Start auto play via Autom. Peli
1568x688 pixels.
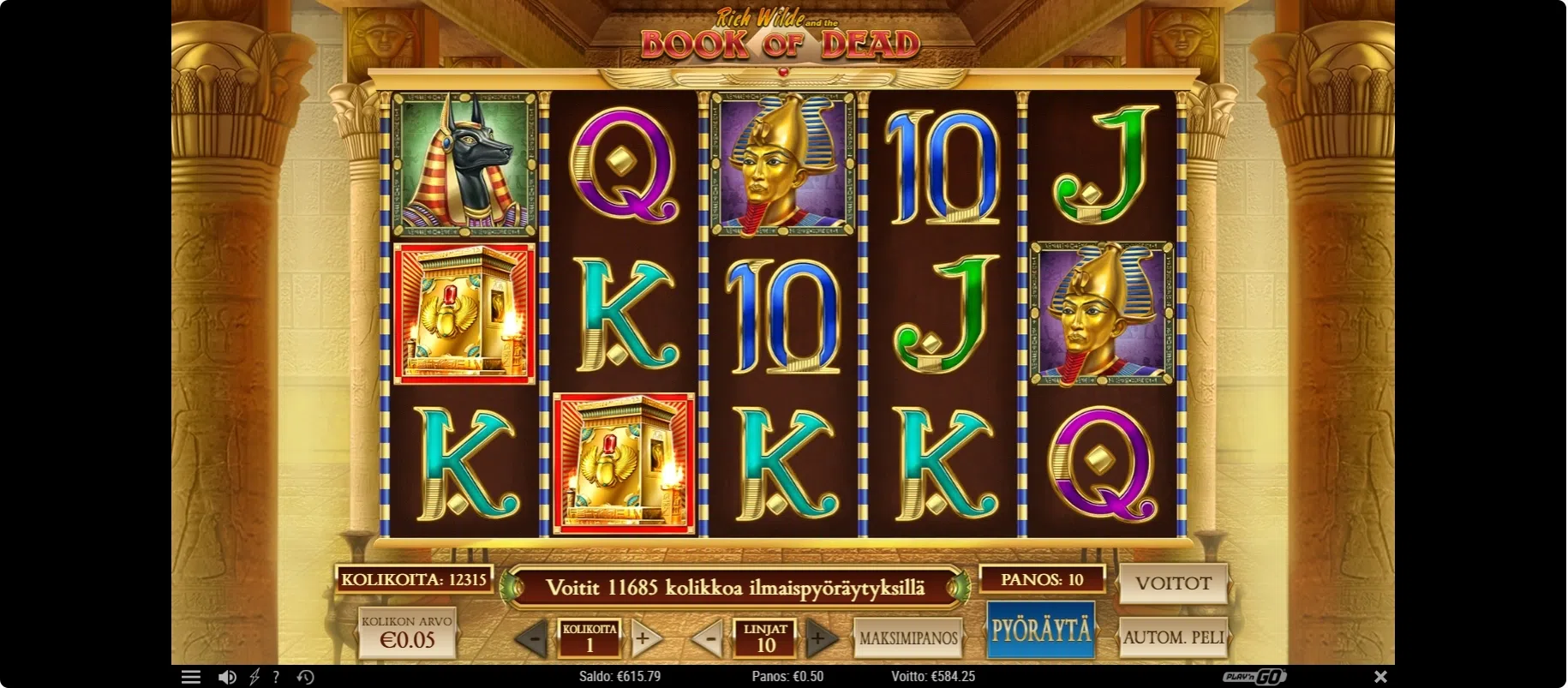coord(1173,637)
